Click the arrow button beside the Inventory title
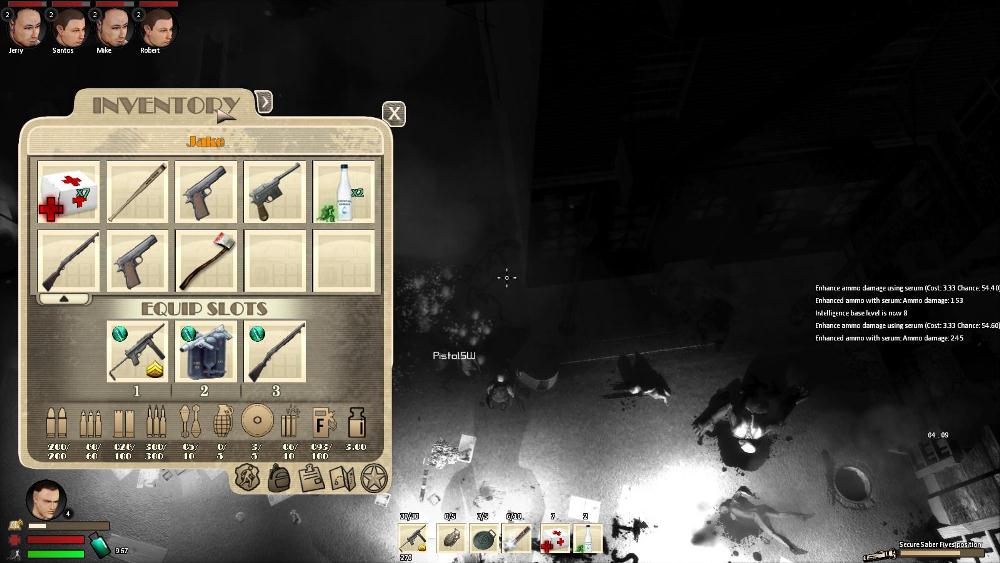Viewport: 1000px width, 563px height. [264, 101]
